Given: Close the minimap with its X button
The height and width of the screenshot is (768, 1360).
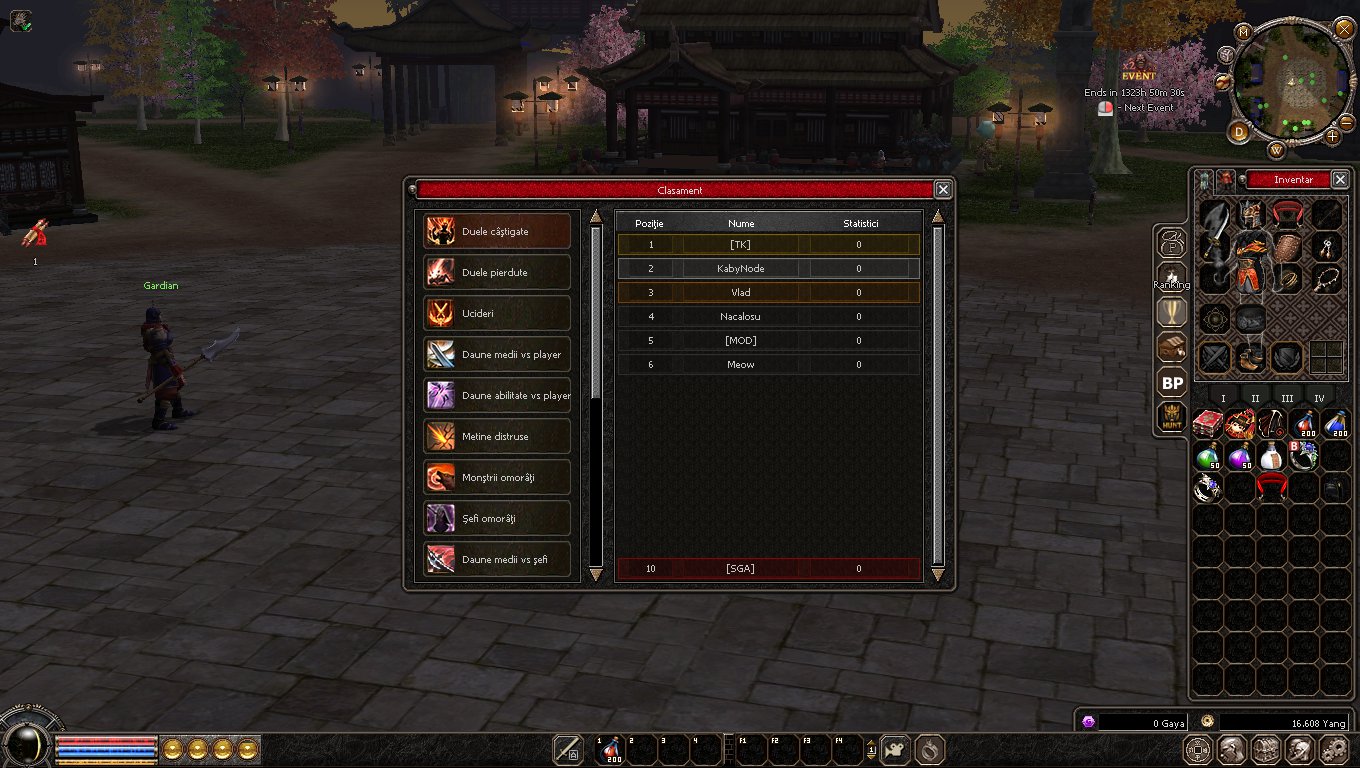Looking at the screenshot, I should click(1344, 28).
